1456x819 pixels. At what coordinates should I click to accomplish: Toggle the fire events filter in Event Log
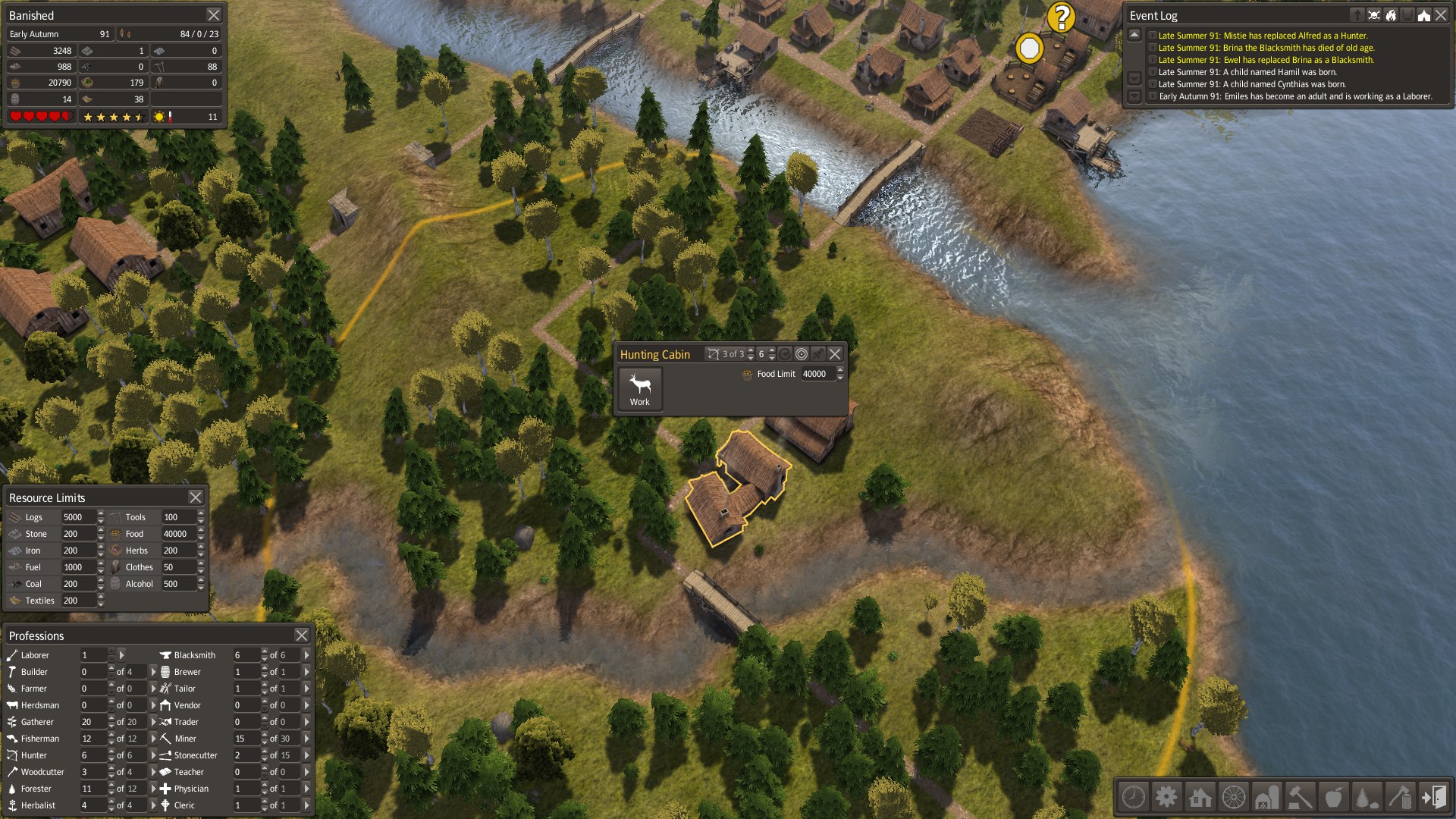tap(1391, 14)
